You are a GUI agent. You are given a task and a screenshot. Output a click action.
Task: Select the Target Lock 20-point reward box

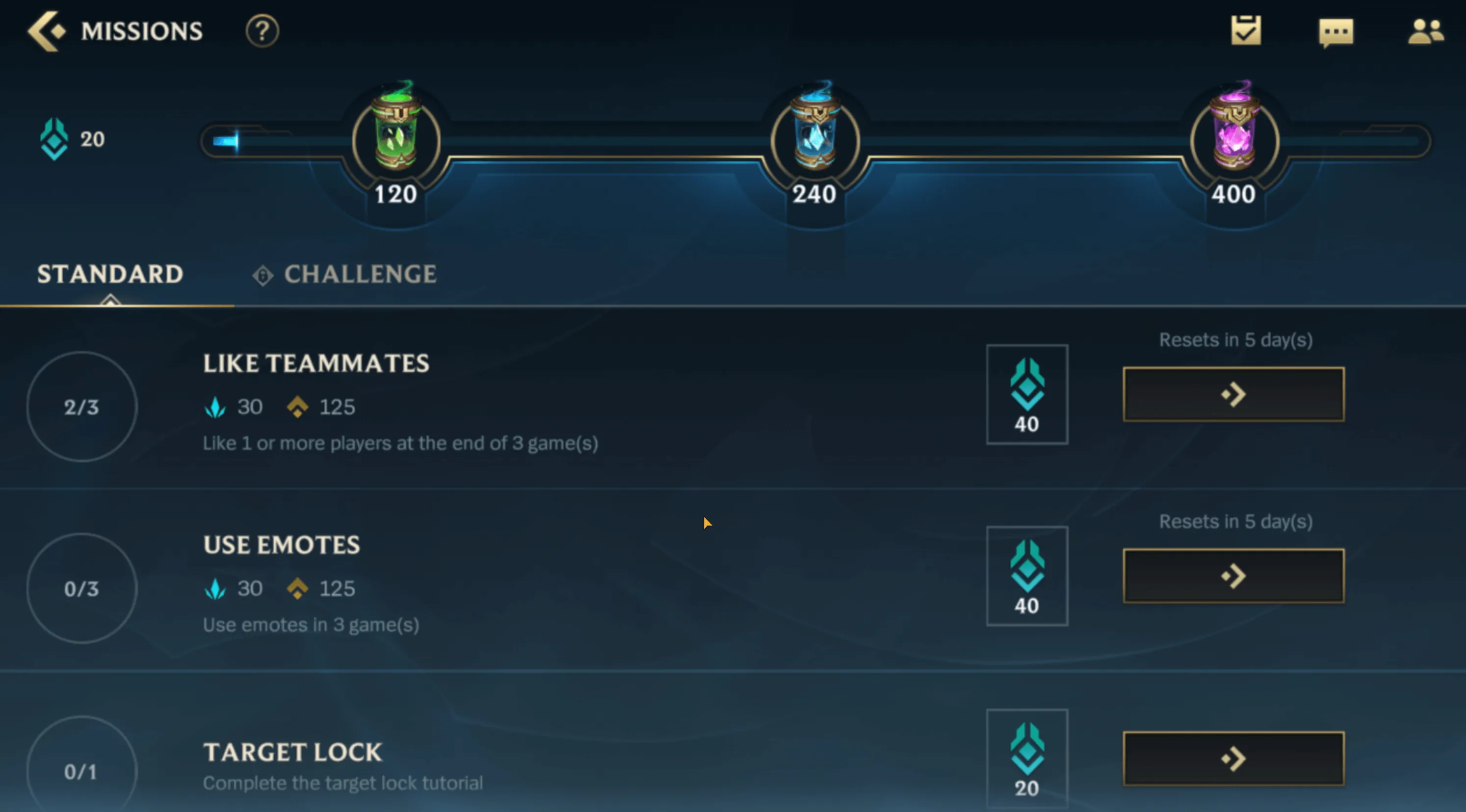(x=1027, y=758)
